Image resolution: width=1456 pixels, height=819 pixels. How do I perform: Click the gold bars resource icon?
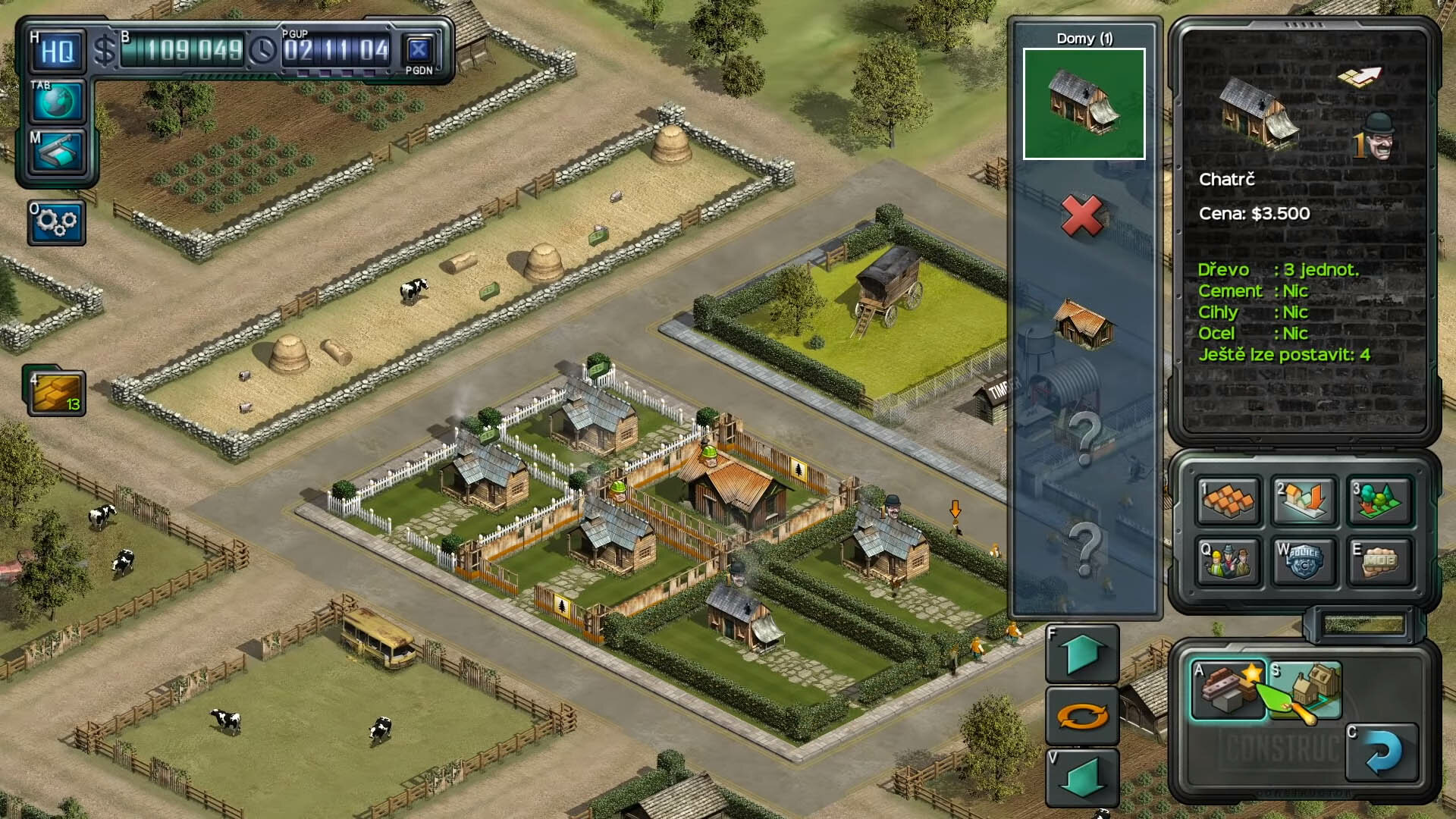point(57,392)
